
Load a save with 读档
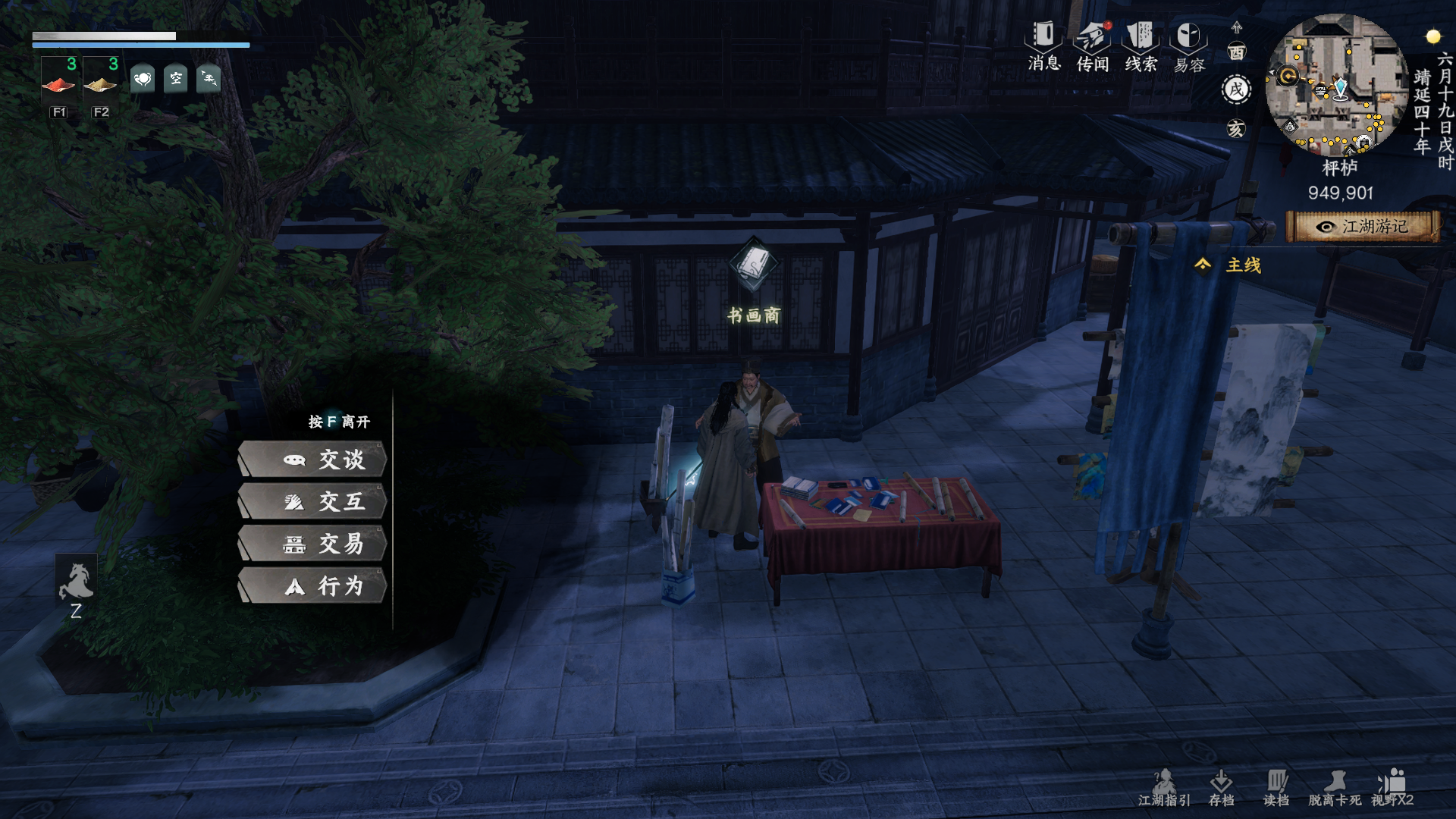tap(1276, 788)
